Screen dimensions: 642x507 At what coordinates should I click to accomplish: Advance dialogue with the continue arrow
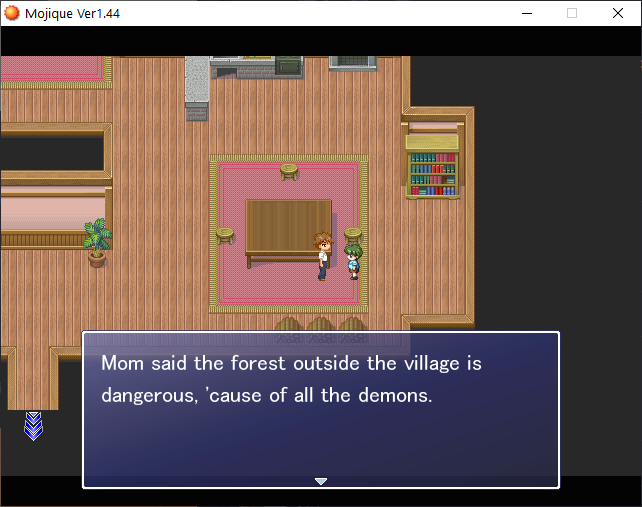pyautogui.click(x=321, y=481)
